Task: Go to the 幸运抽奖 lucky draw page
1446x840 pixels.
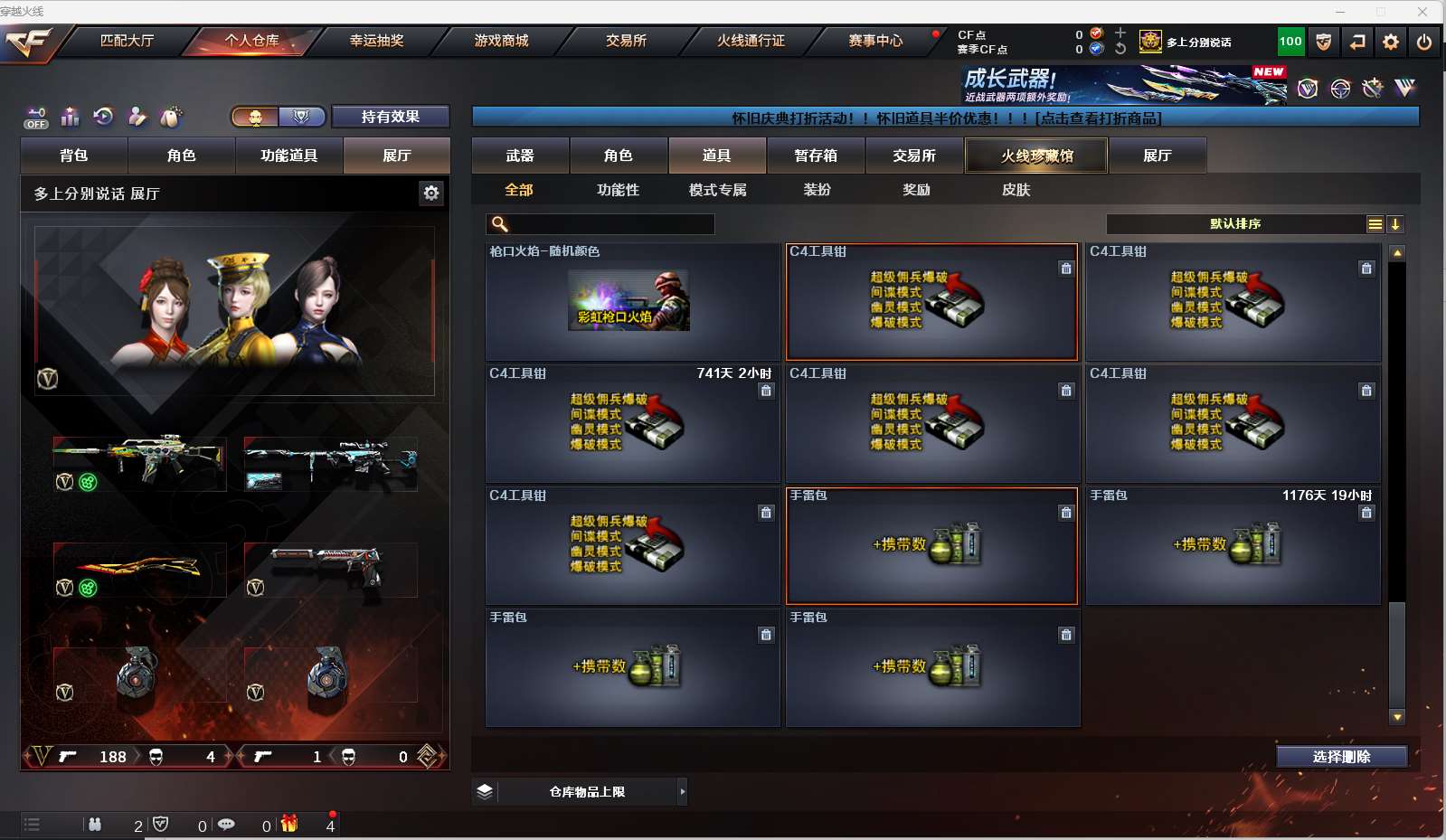Action: [376, 41]
